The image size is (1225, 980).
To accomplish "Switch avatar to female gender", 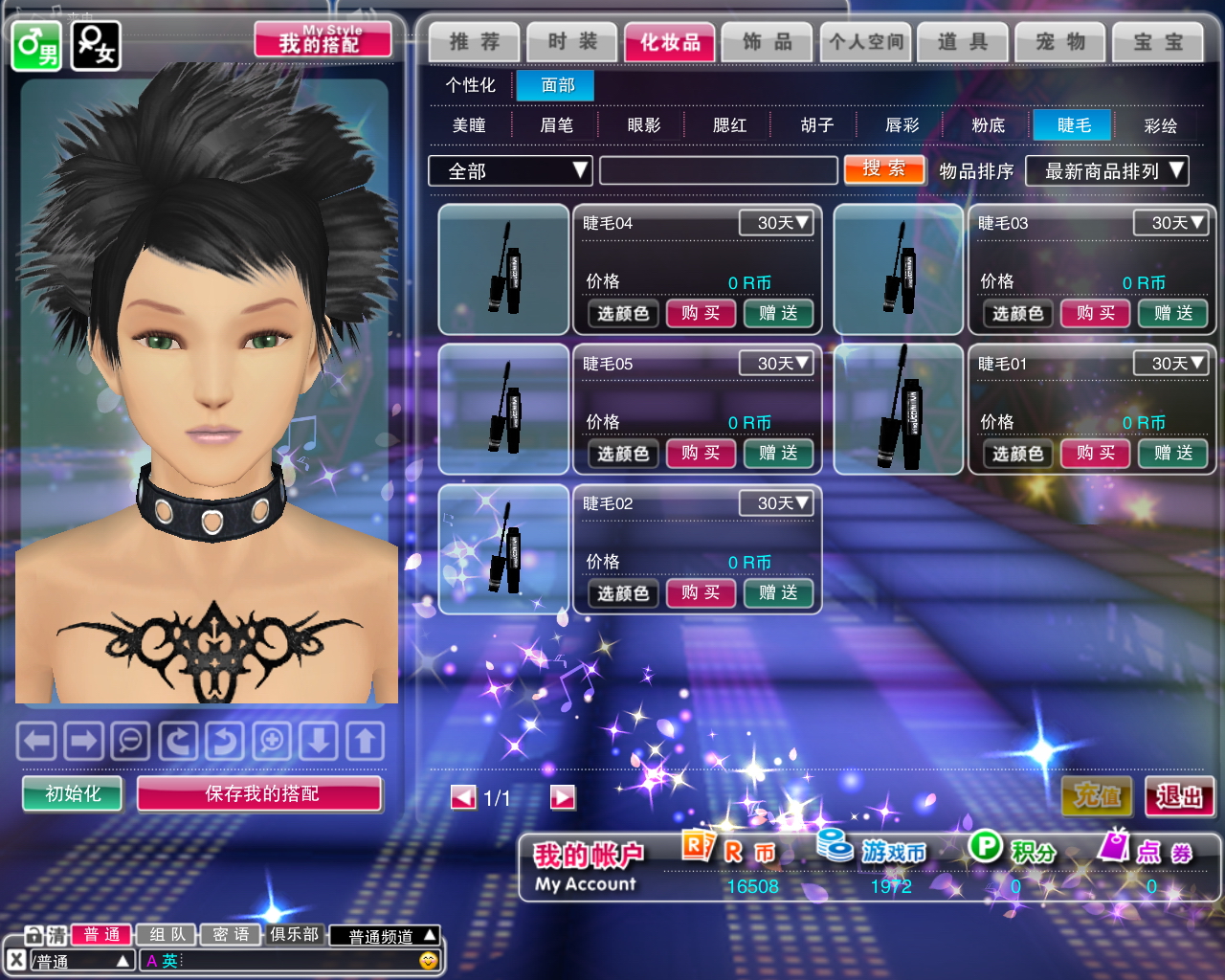I will (x=96, y=45).
